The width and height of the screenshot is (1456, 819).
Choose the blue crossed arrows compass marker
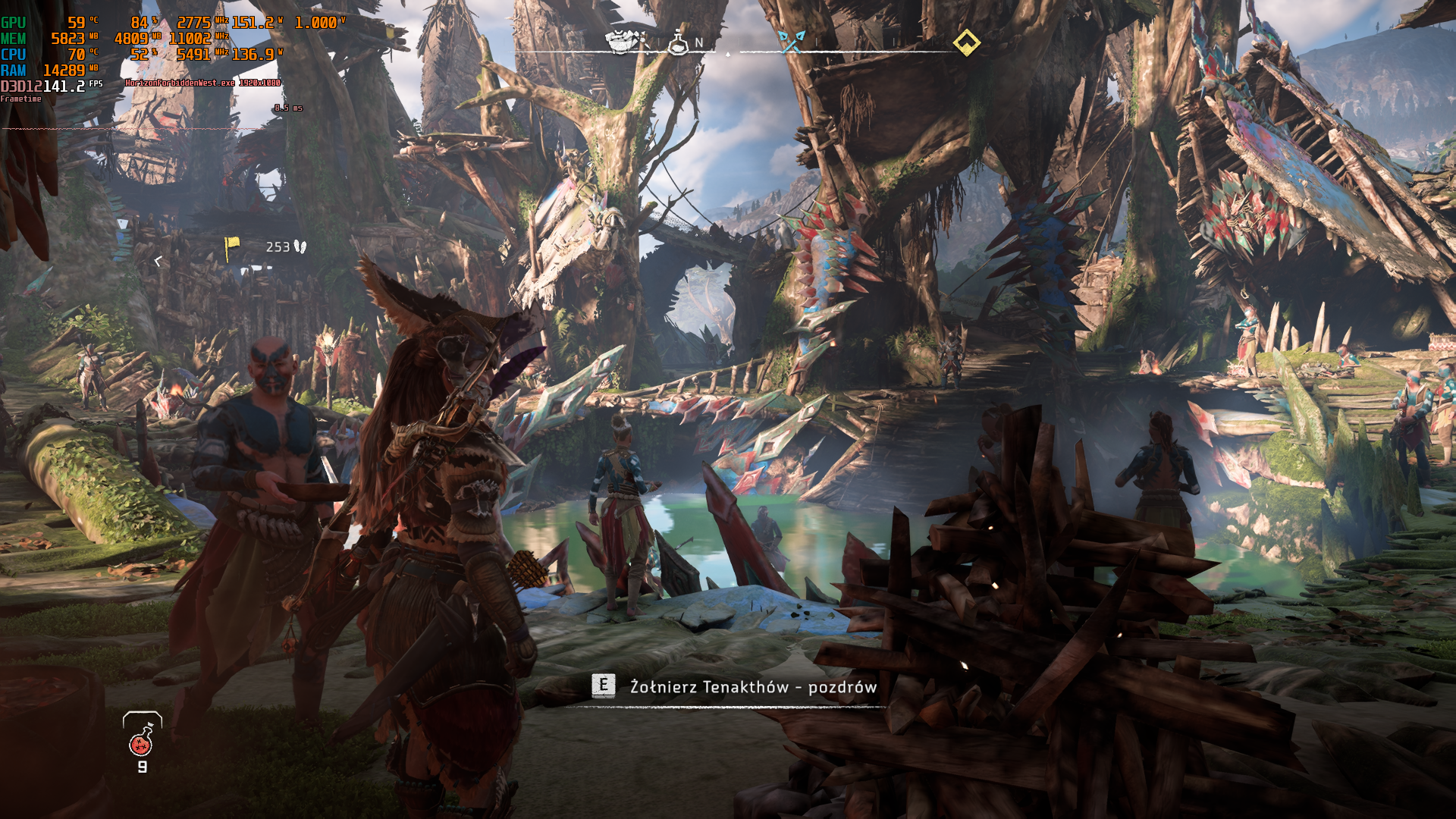tap(792, 42)
